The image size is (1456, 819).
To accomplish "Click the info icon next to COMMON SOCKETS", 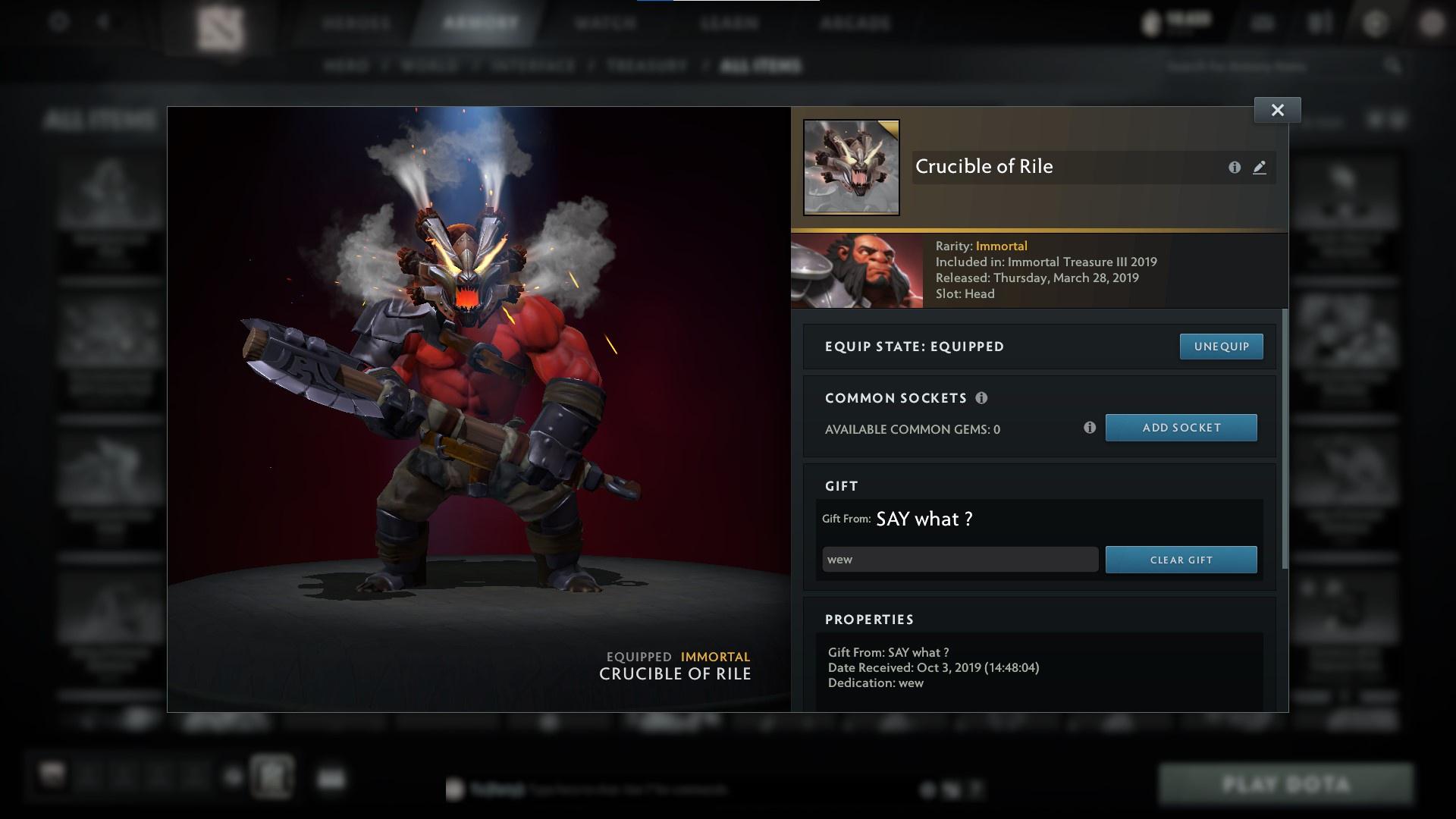I will pos(983,397).
